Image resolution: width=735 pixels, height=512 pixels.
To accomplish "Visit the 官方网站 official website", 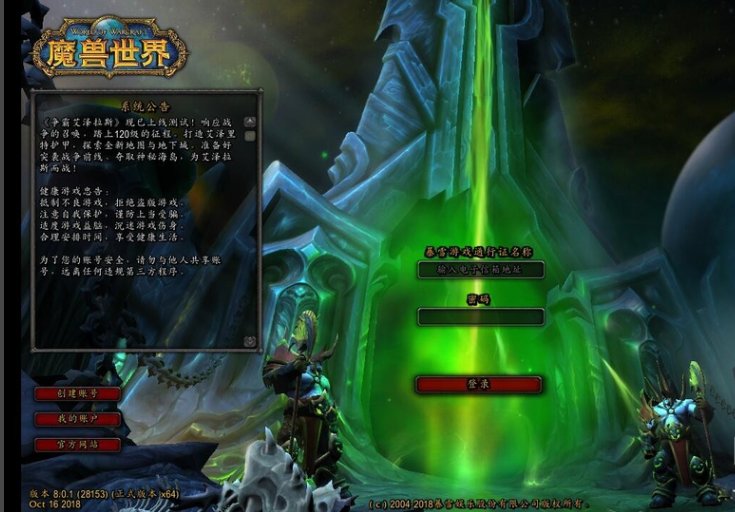I will pos(77,444).
